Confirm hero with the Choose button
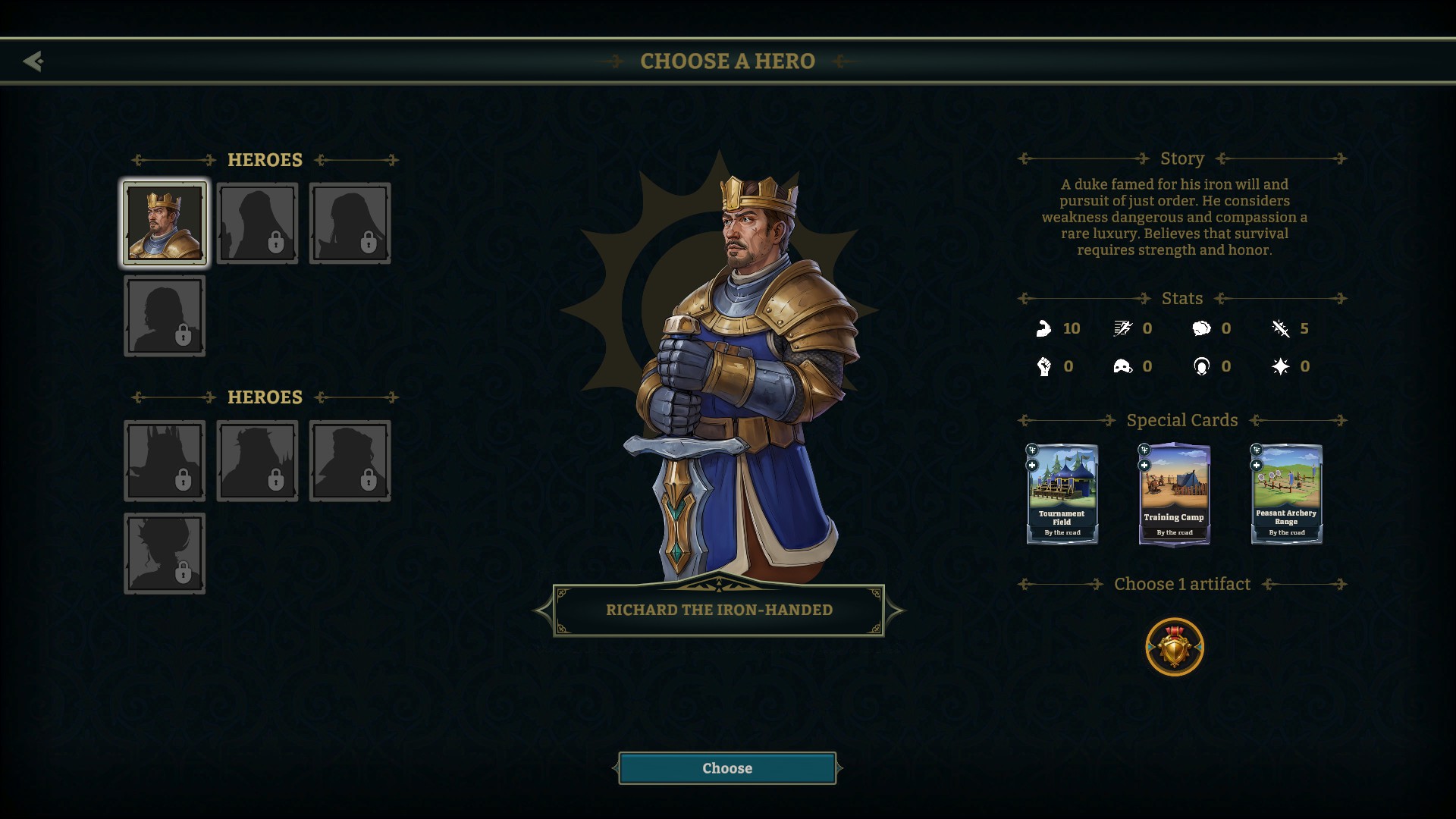 click(x=727, y=768)
